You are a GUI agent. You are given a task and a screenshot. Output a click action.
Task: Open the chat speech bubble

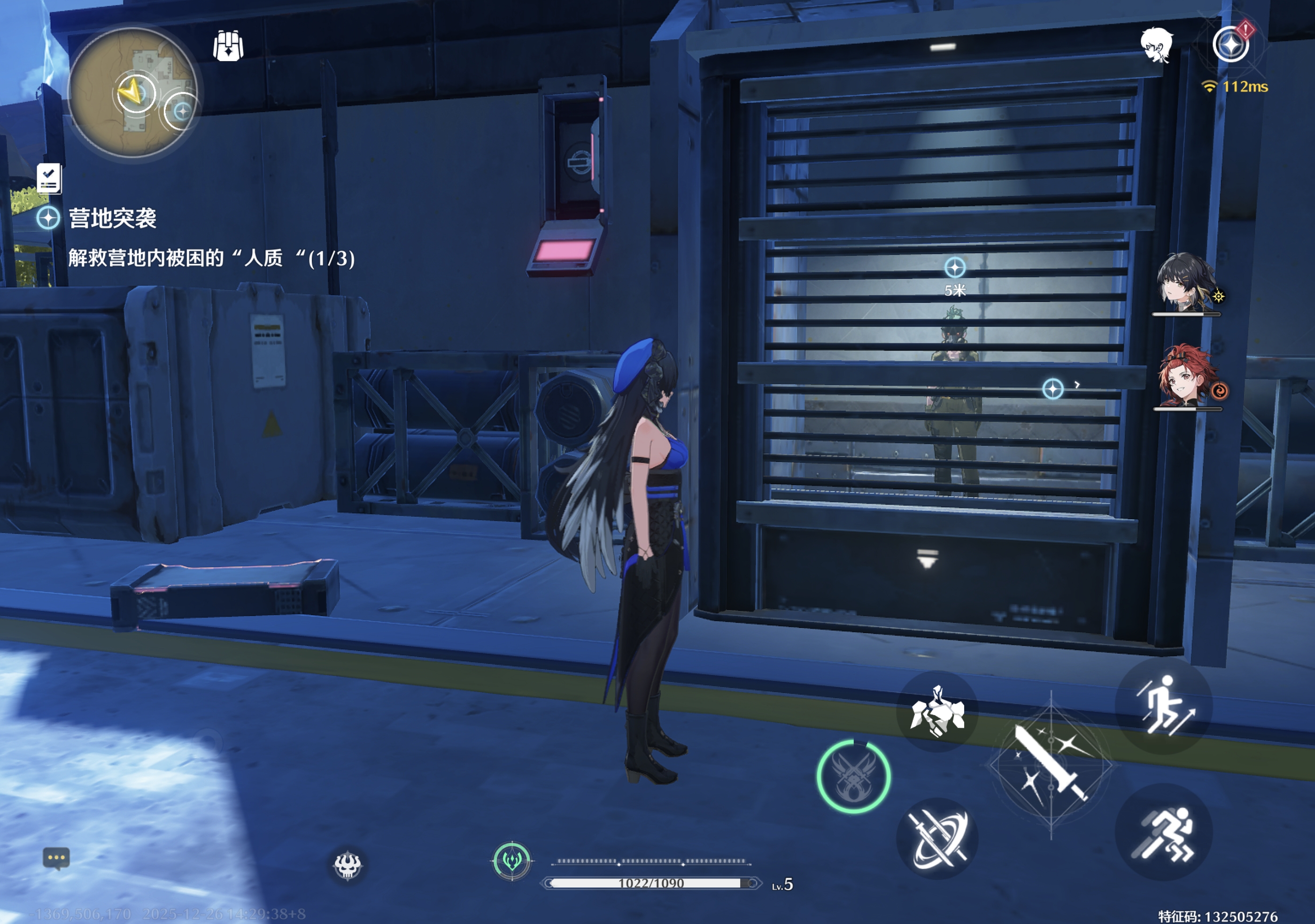[x=56, y=858]
